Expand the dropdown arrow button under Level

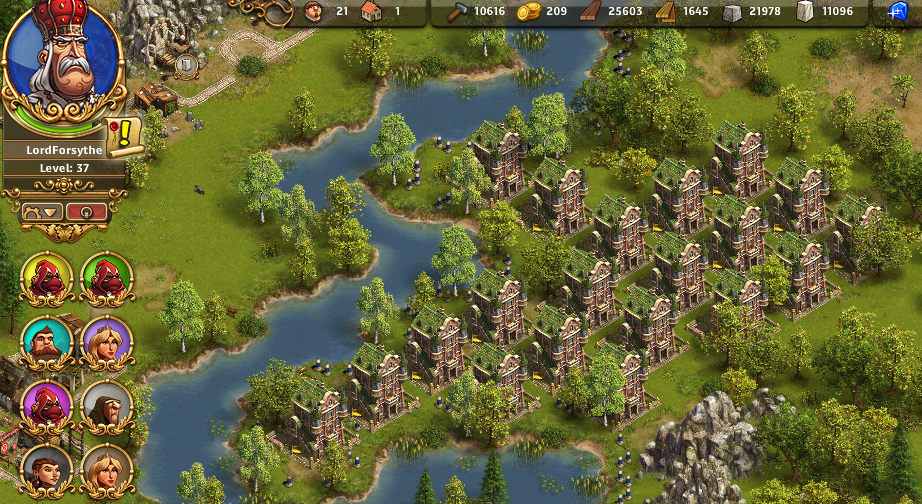pos(42,211)
